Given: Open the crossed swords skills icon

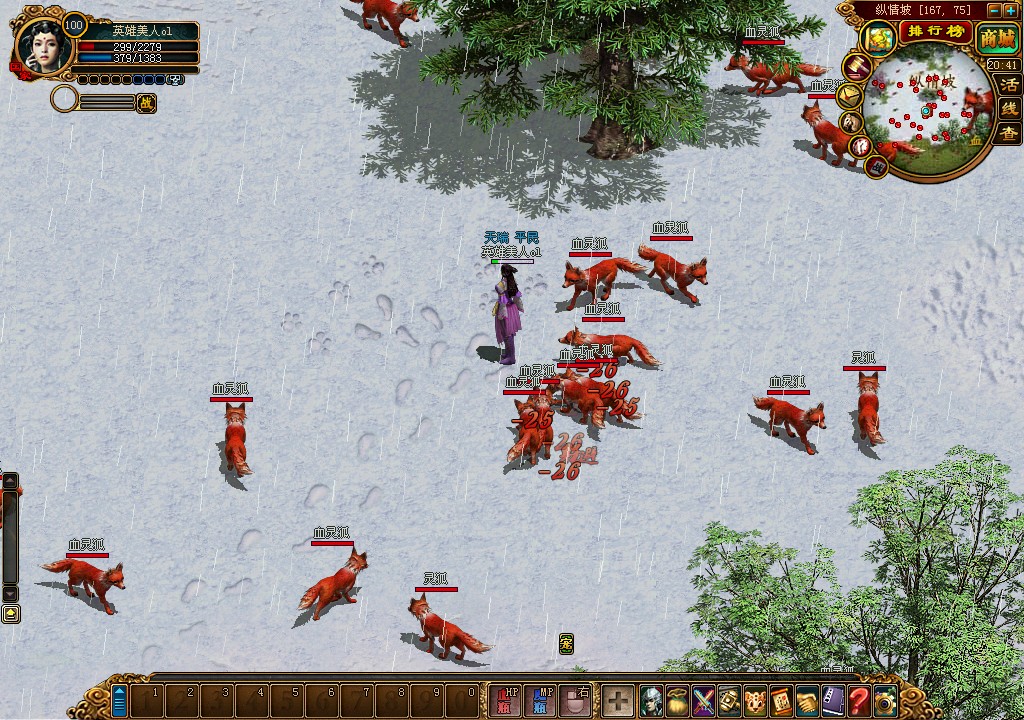Looking at the screenshot, I should coord(703,700).
